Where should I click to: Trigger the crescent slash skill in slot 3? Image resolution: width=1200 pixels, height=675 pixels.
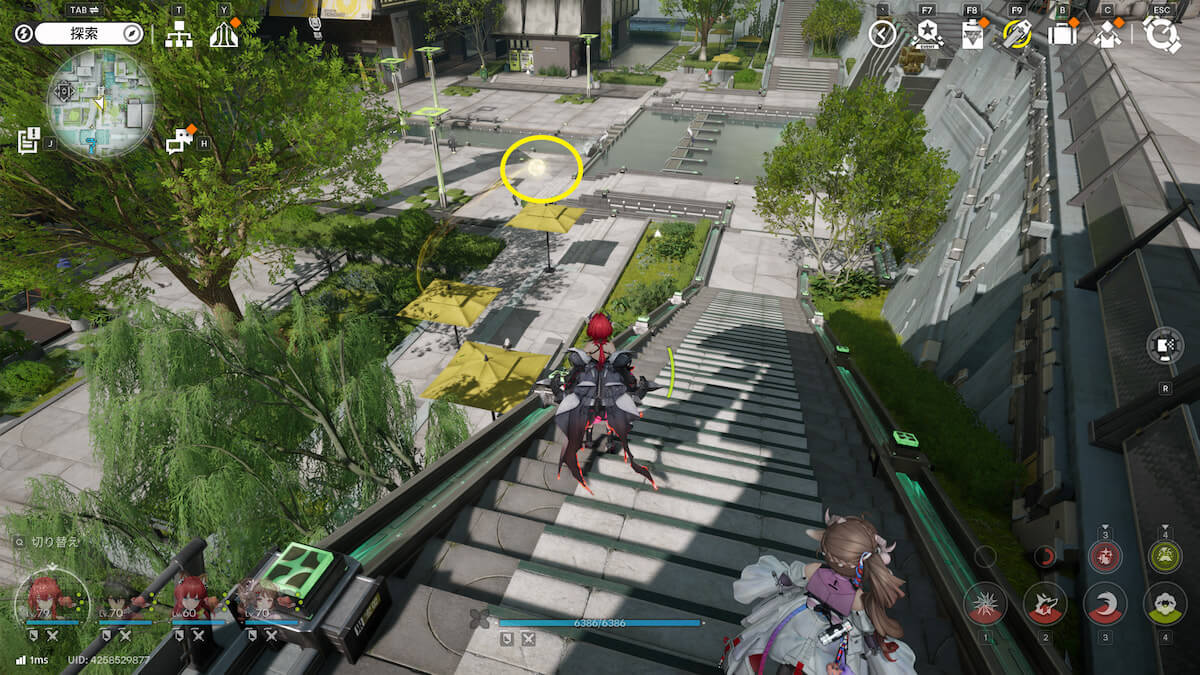pos(1105,604)
